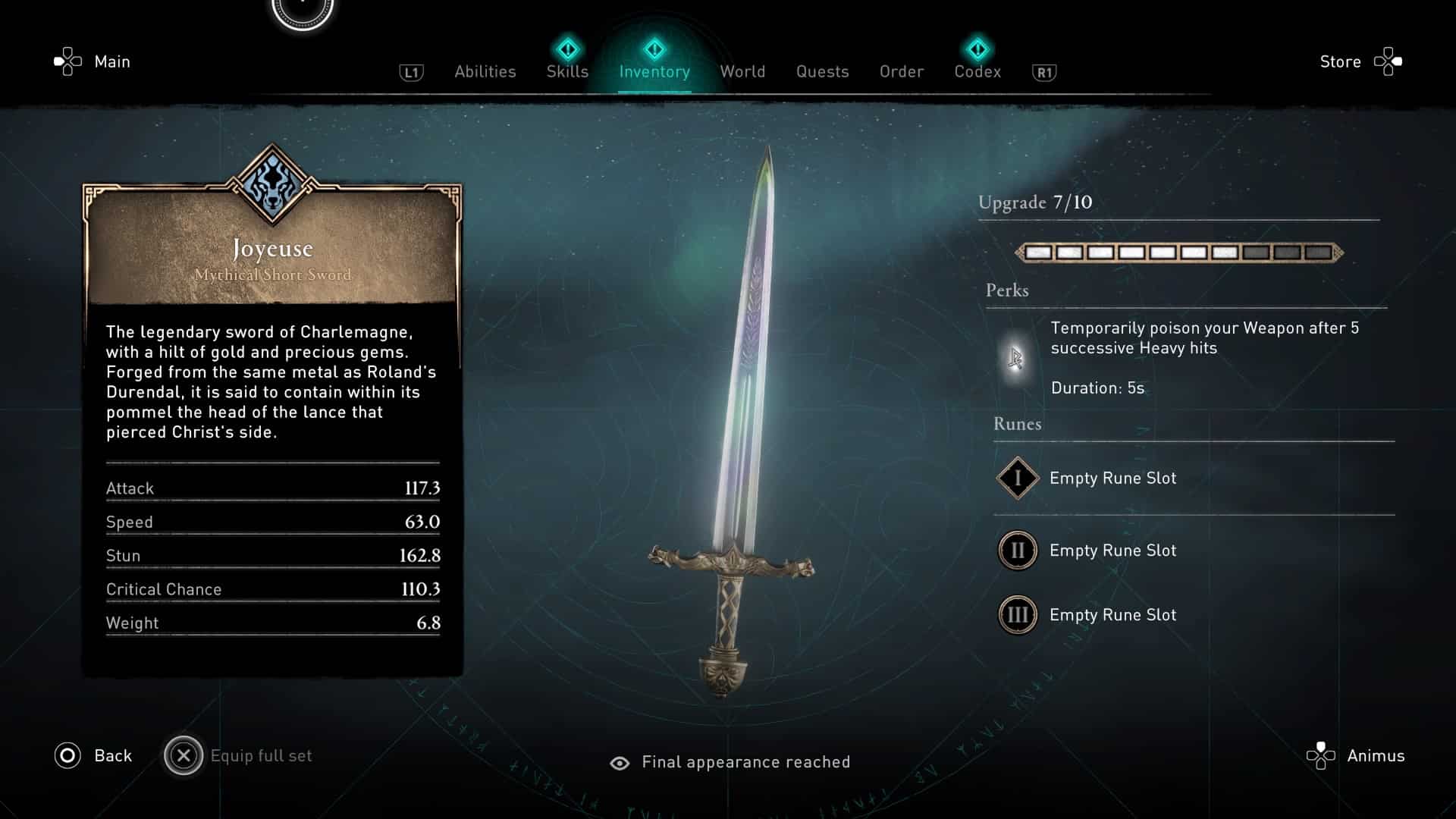Select Rune Slot I icon
Screen dimensions: 1456x819
1017,479
